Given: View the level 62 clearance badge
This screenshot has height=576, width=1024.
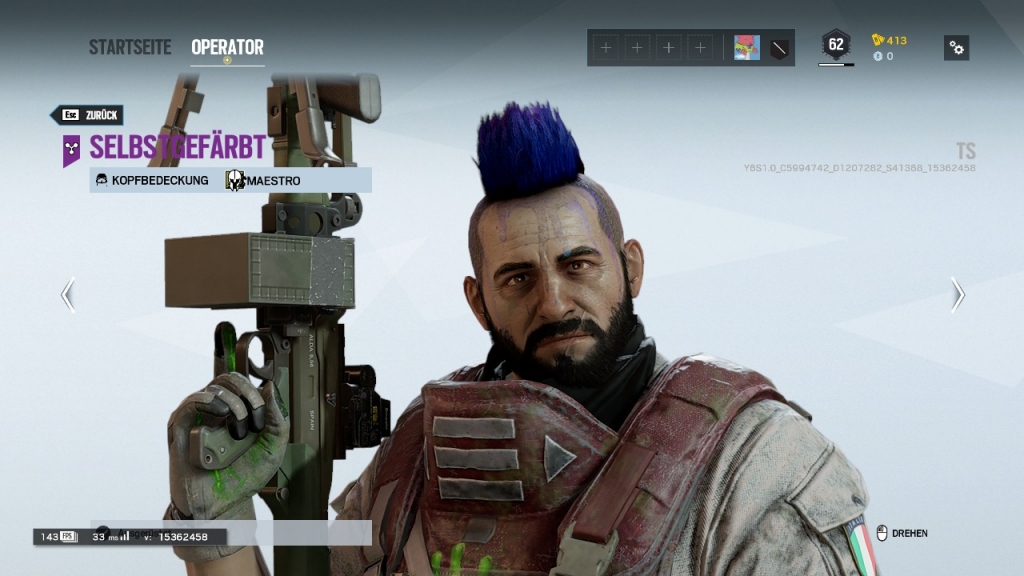Looking at the screenshot, I should click(835, 45).
